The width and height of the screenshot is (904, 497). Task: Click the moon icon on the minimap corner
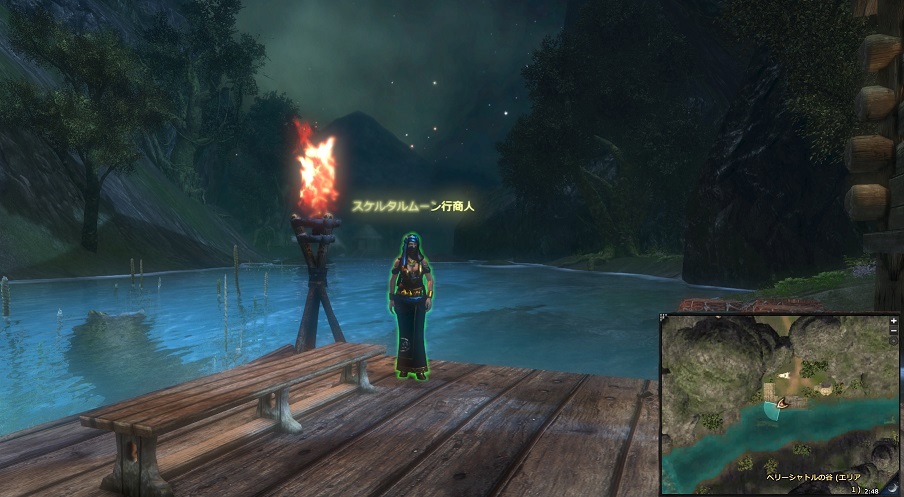(x=892, y=488)
